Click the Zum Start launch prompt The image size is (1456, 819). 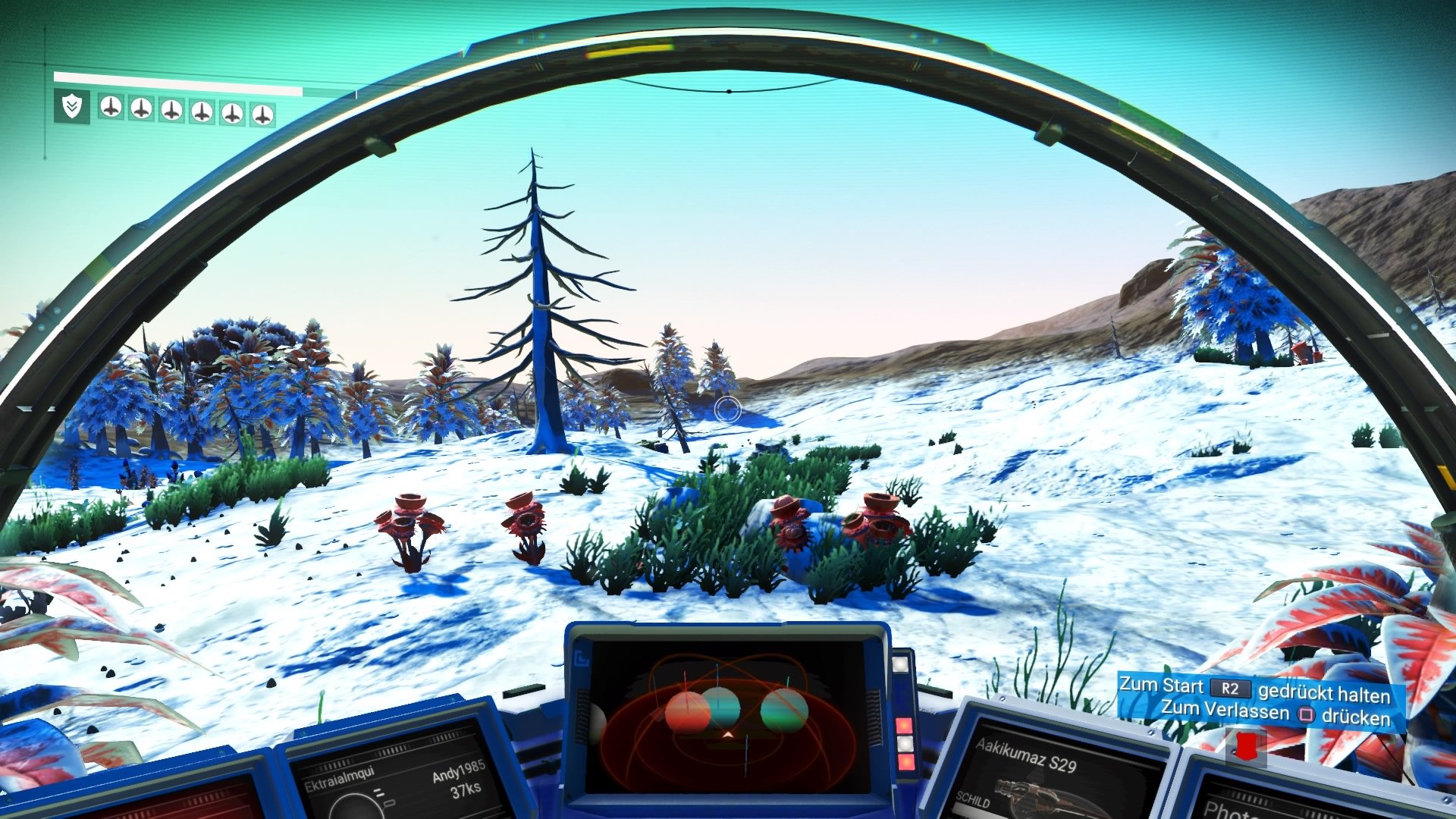(1161, 689)
